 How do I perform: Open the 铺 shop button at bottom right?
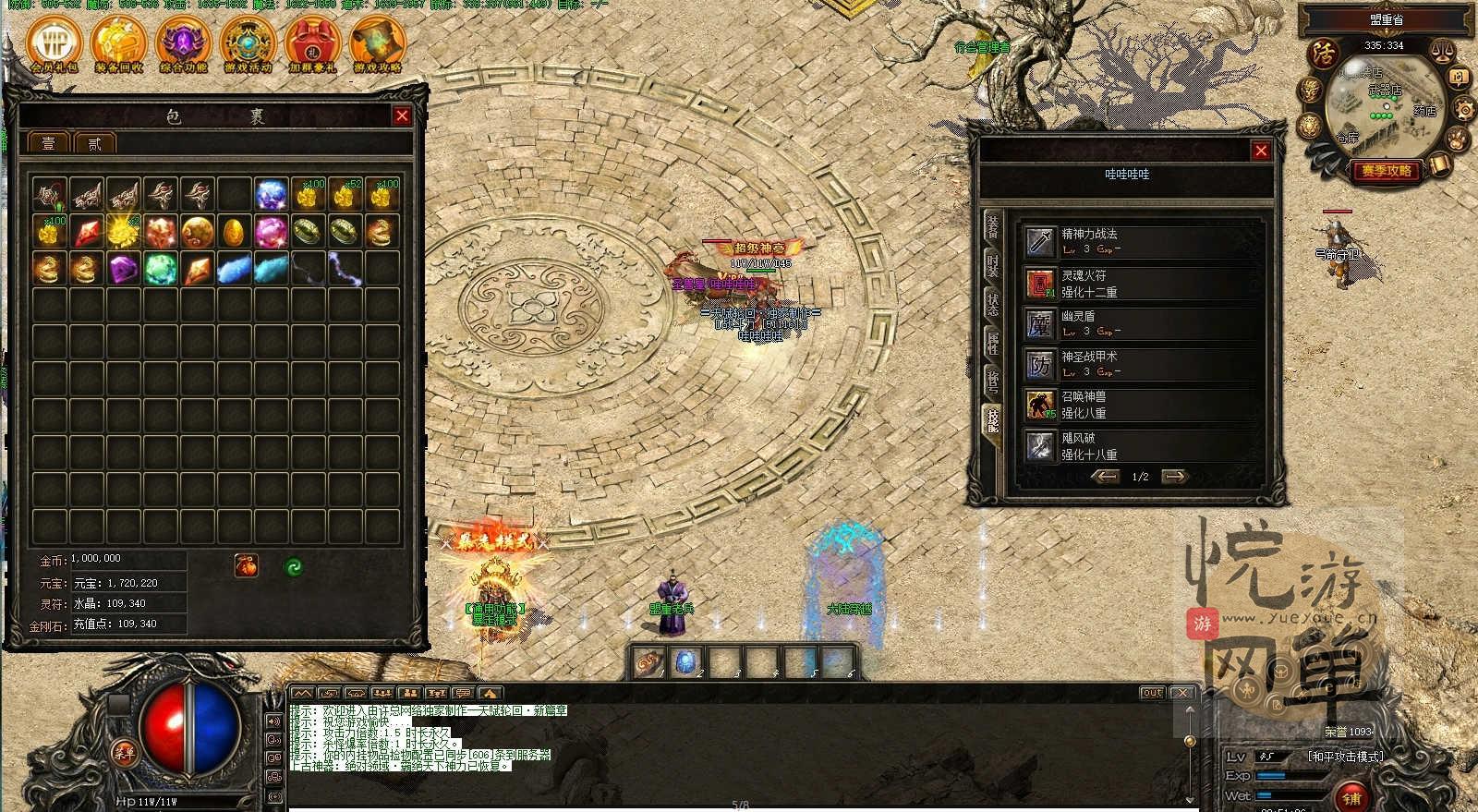tap(1351, 796)
